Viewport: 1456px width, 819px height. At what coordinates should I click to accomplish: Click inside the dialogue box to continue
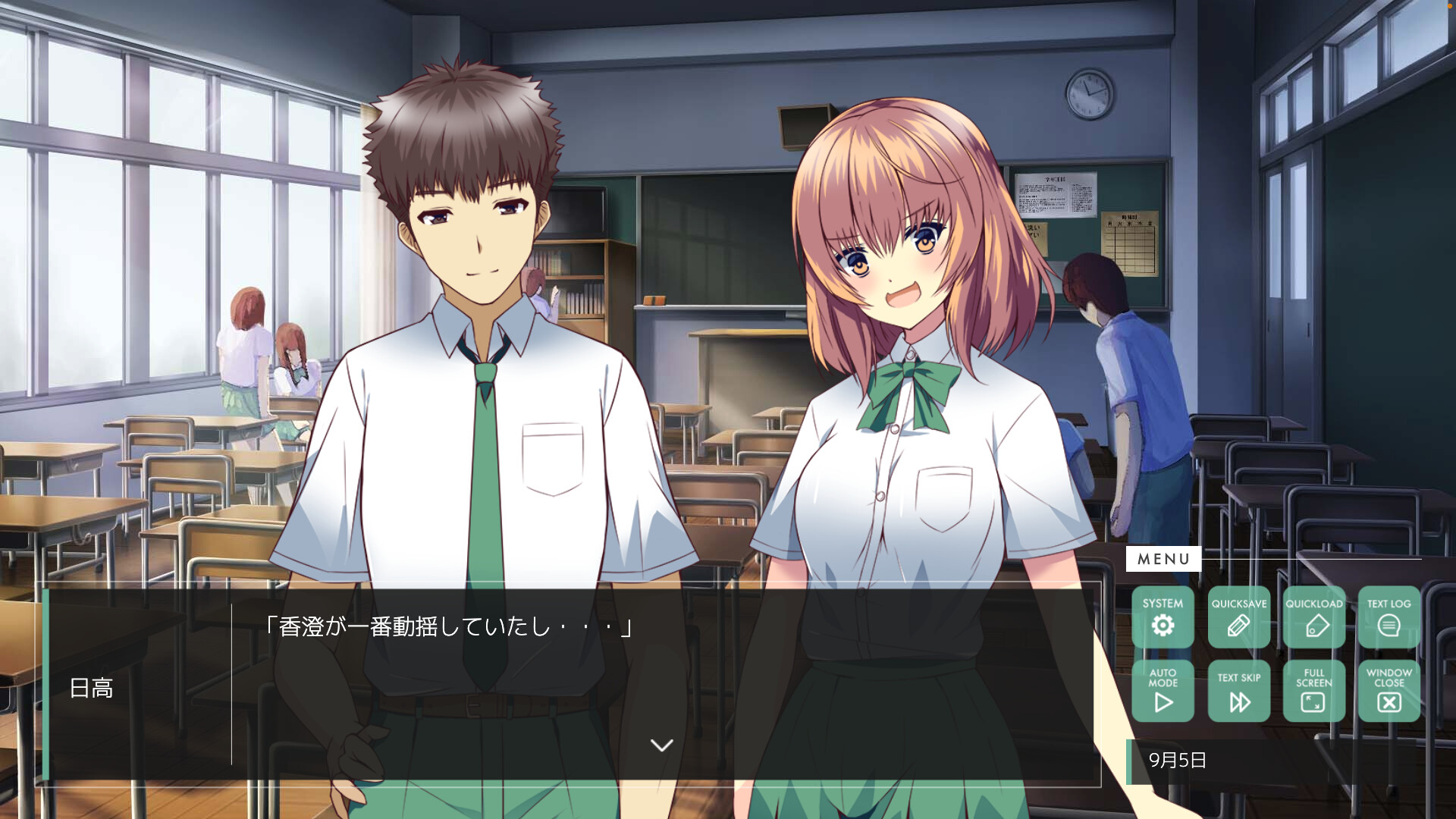(x=576, y=682)
